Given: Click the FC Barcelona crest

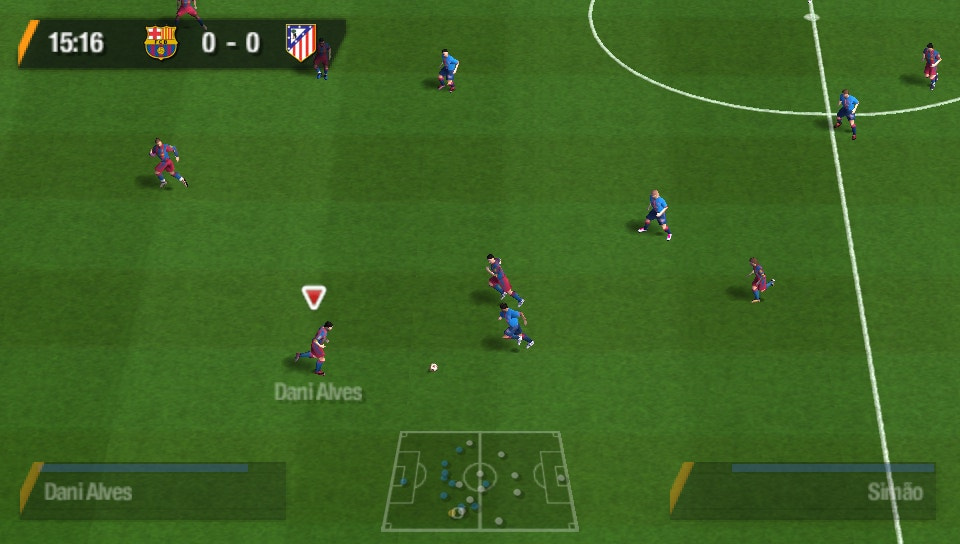Looking at the screenshot, I should pyautogui.click(x=160, y=42).
